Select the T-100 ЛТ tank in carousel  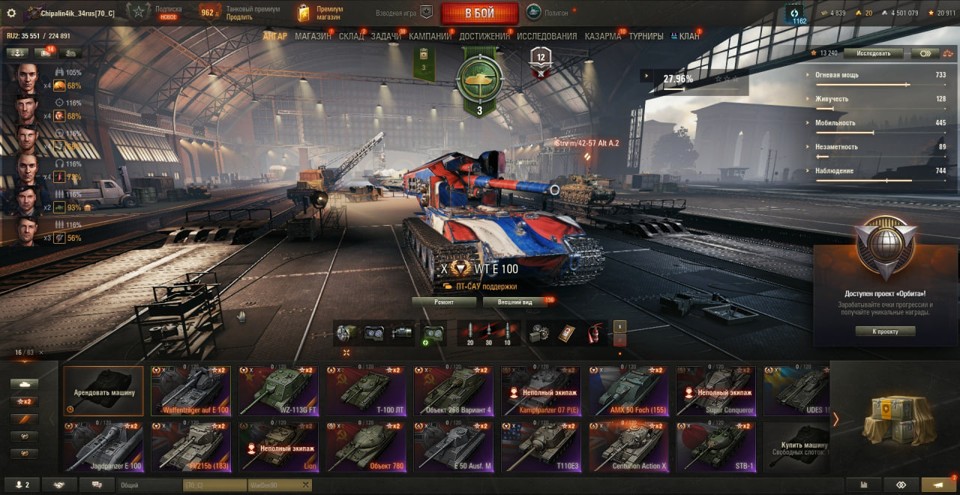[364, 390]
